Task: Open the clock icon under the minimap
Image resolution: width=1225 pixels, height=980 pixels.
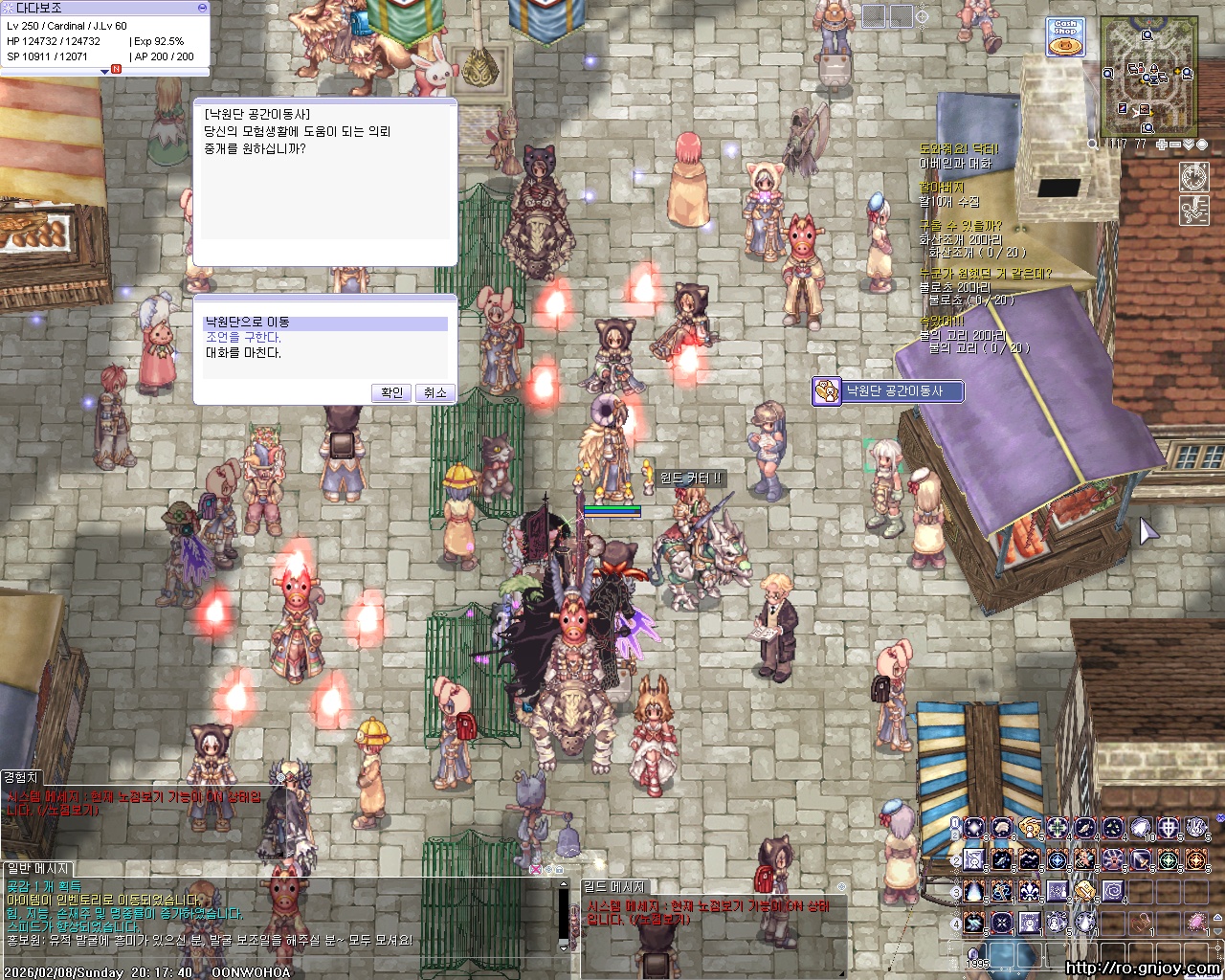Action: pyautogui.click(x=1193, y=177)
